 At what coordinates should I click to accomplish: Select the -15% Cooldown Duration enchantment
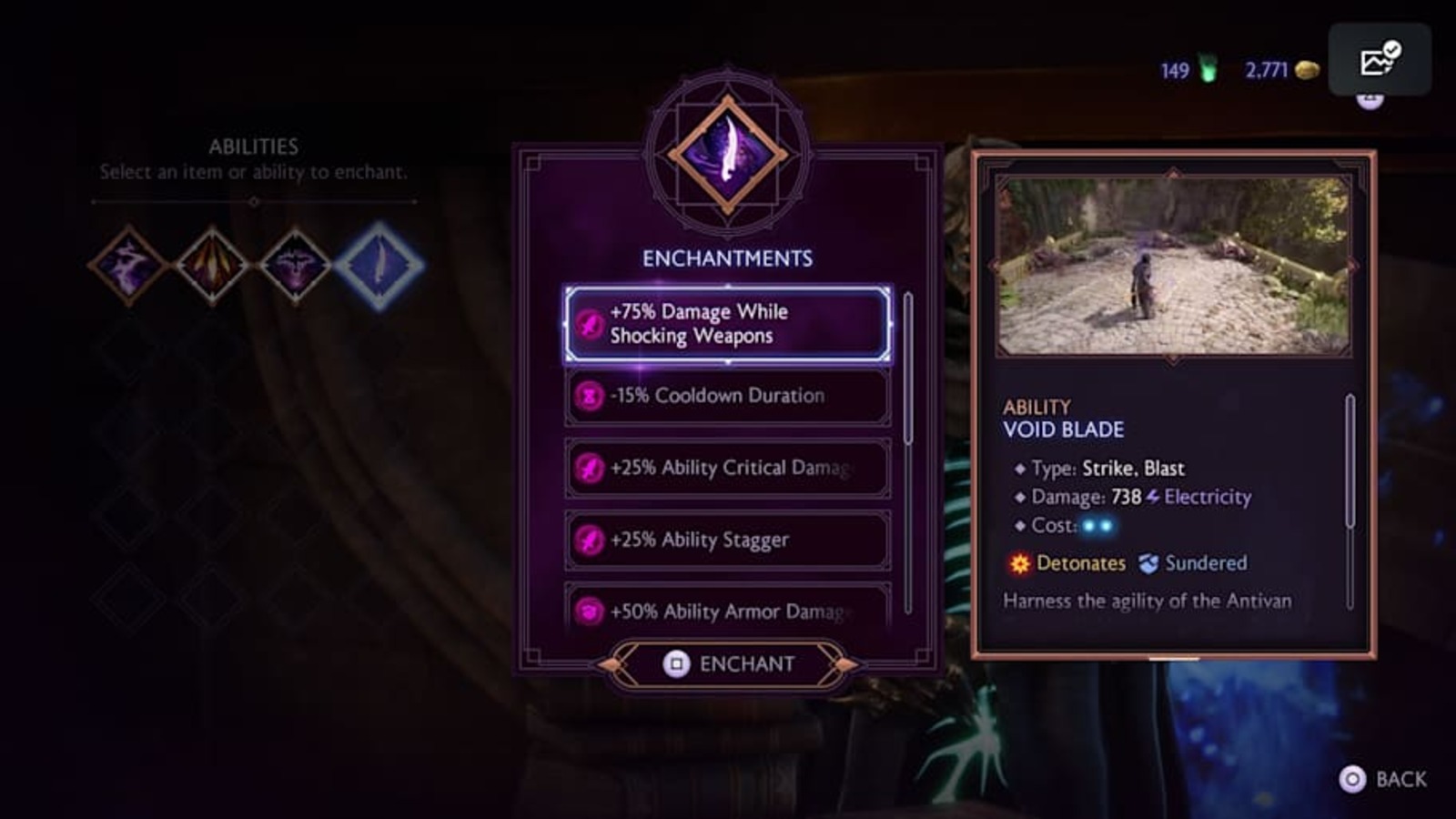point(726,395)
